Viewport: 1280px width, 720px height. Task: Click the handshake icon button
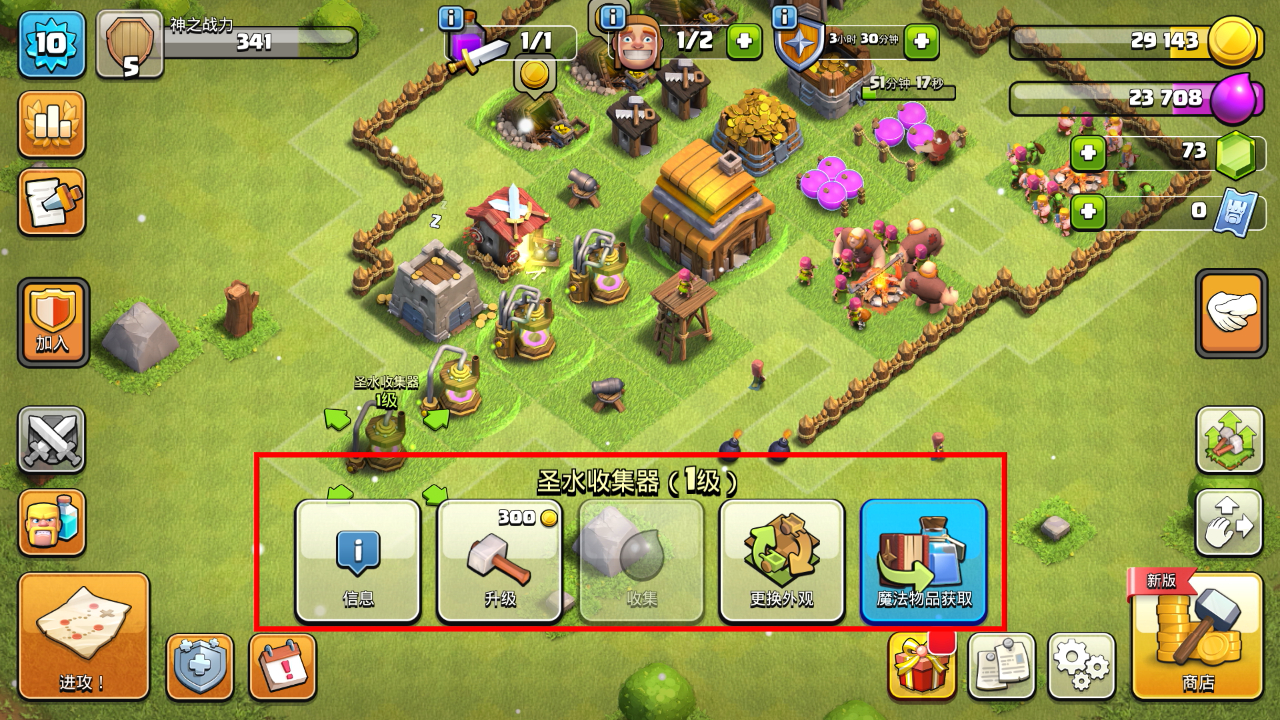(x=1230, y=312)
